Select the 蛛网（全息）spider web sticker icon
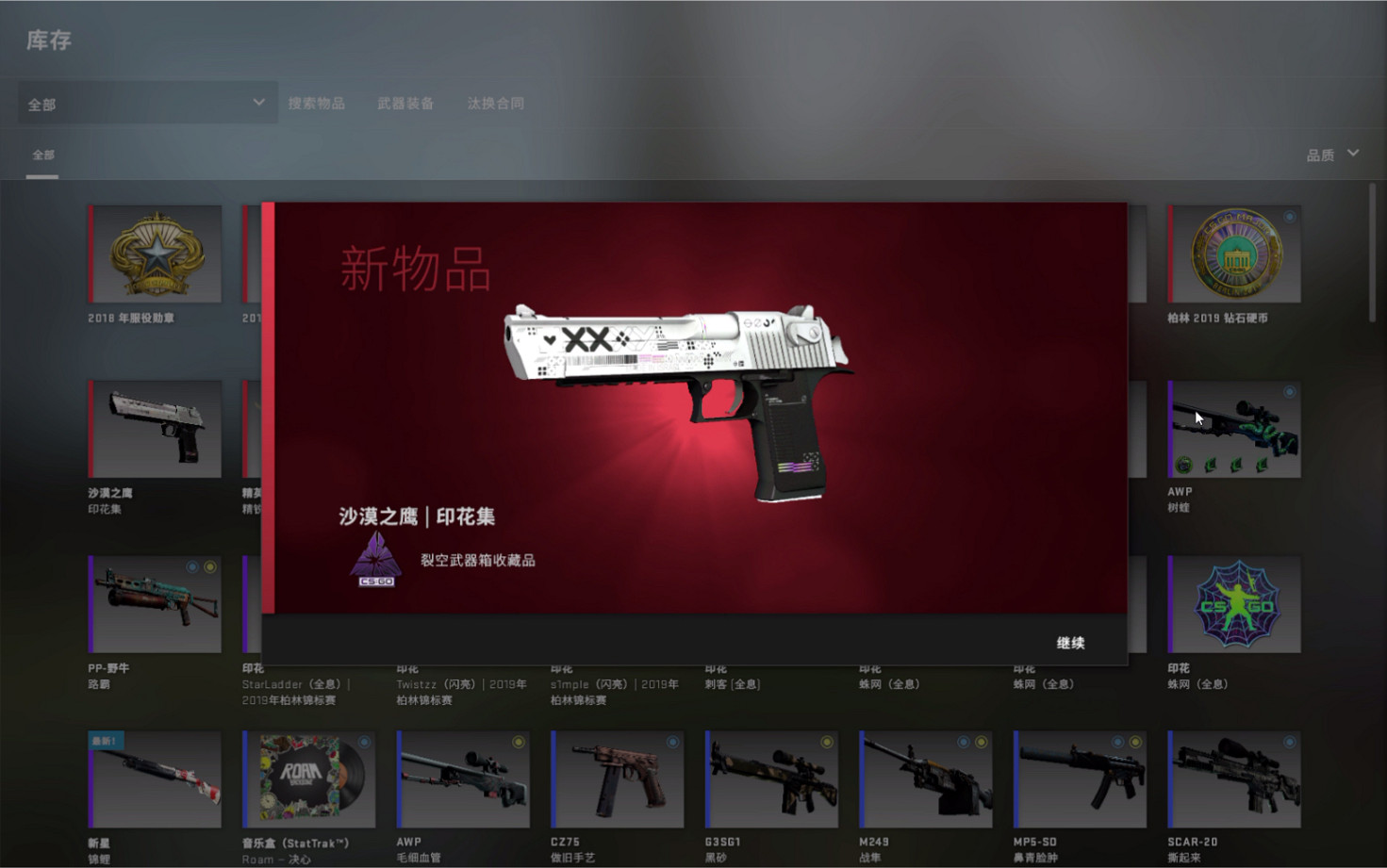This screenshot has width=1387, height=868. coord(1233,604)
